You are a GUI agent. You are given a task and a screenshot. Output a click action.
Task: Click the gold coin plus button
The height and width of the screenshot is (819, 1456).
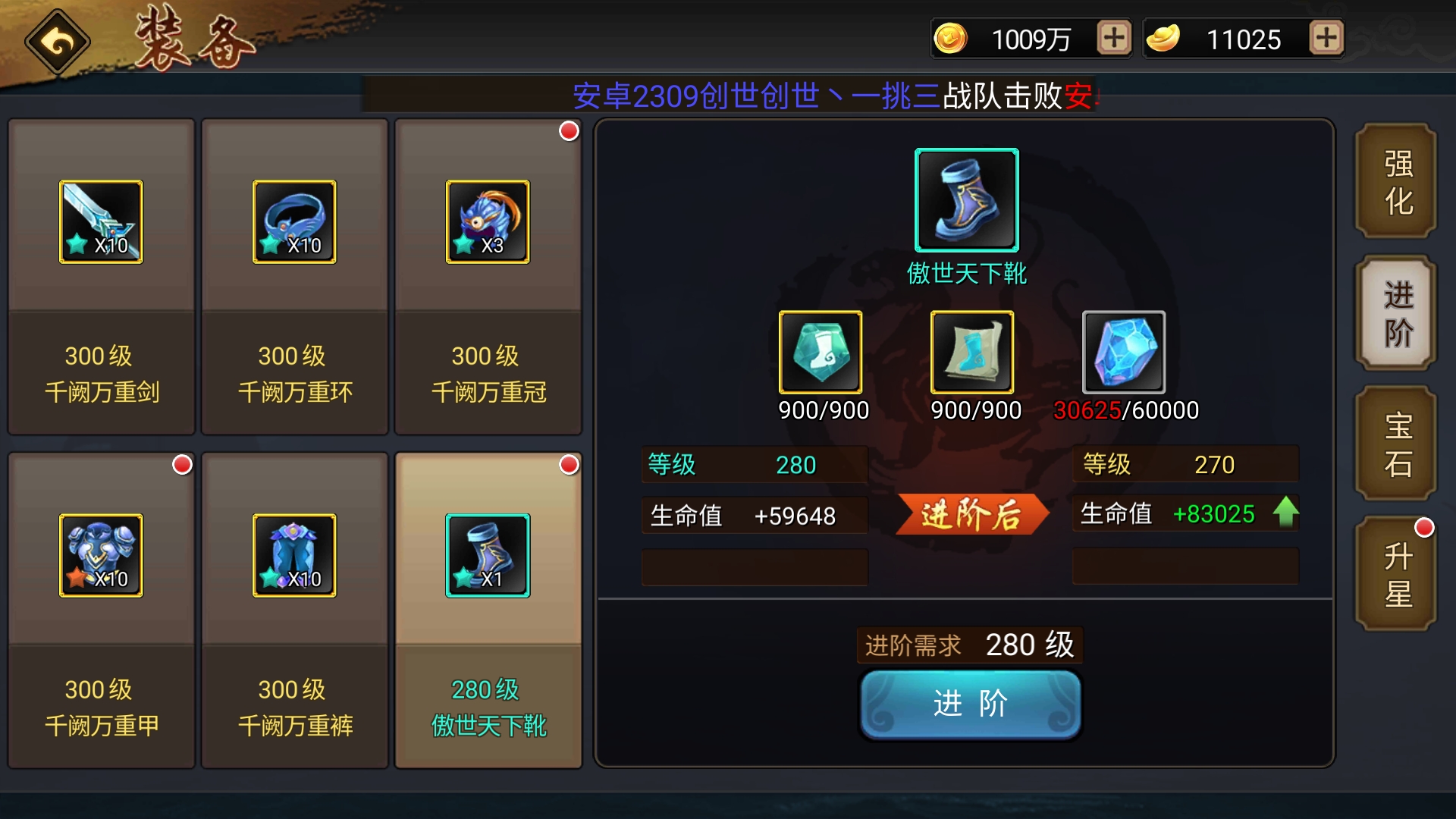pyautogui.click(x=1112, y=37)
